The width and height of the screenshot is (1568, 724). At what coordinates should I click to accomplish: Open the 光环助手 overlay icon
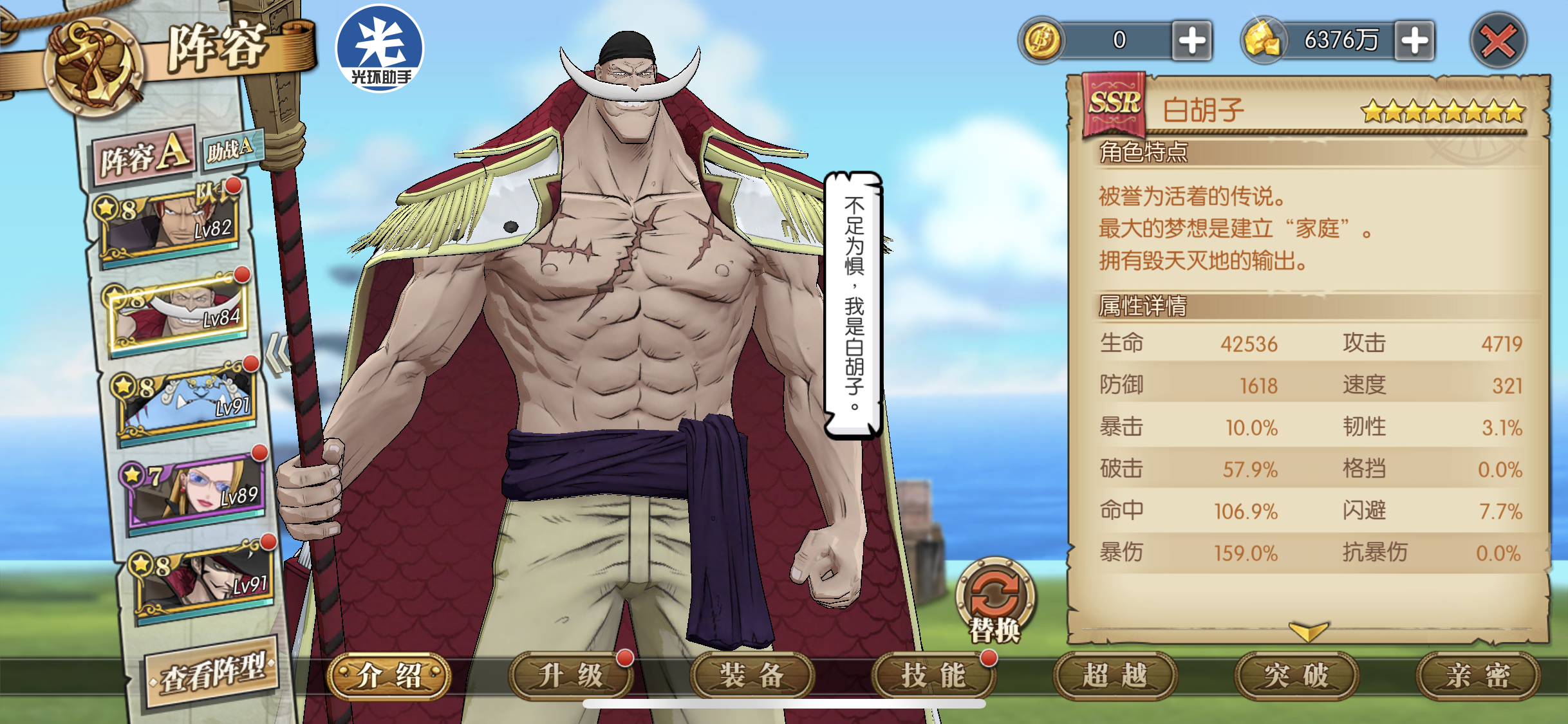coord(380,48)
